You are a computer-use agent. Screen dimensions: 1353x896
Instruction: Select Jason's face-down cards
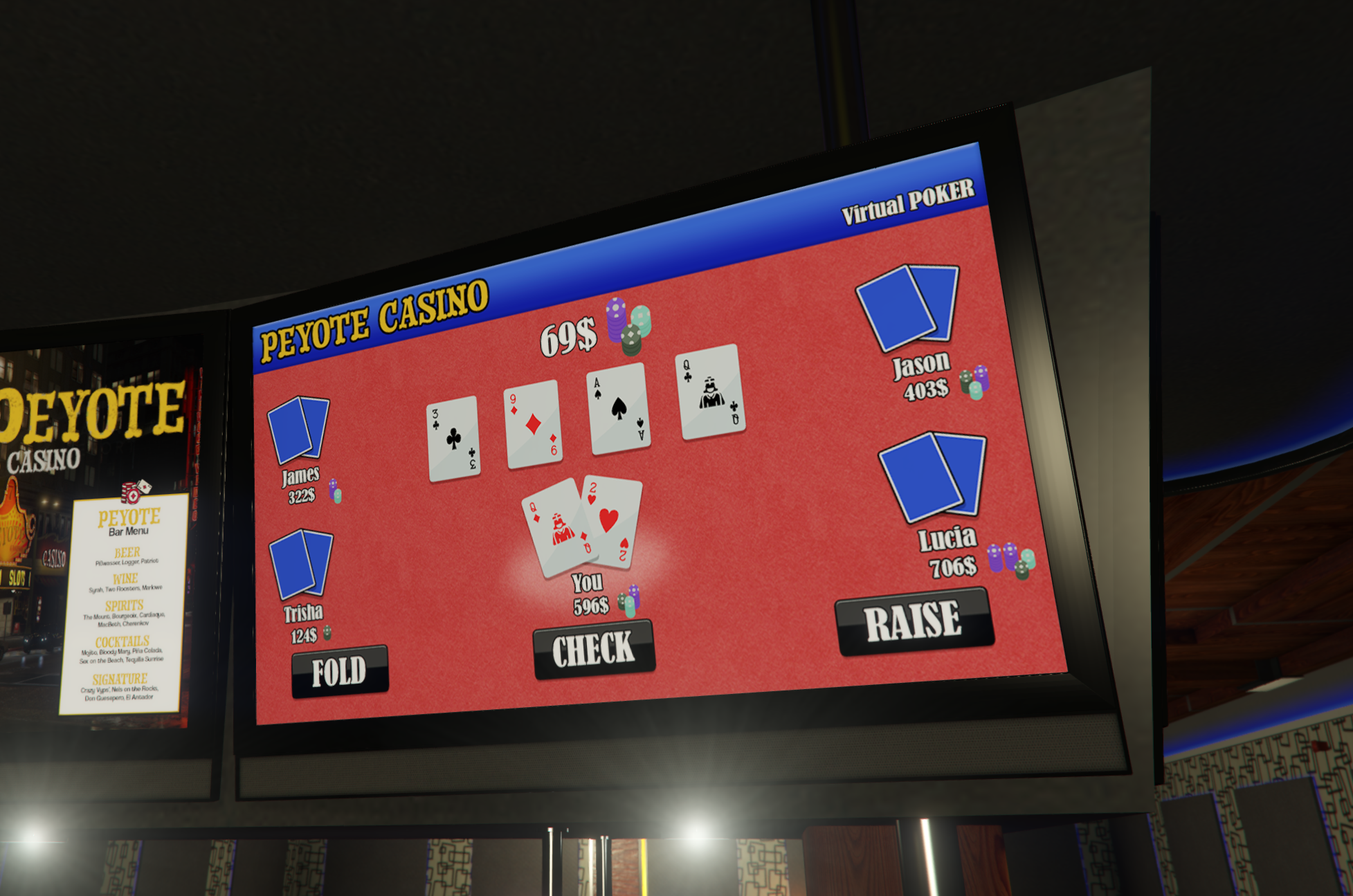tap(907, 307)
